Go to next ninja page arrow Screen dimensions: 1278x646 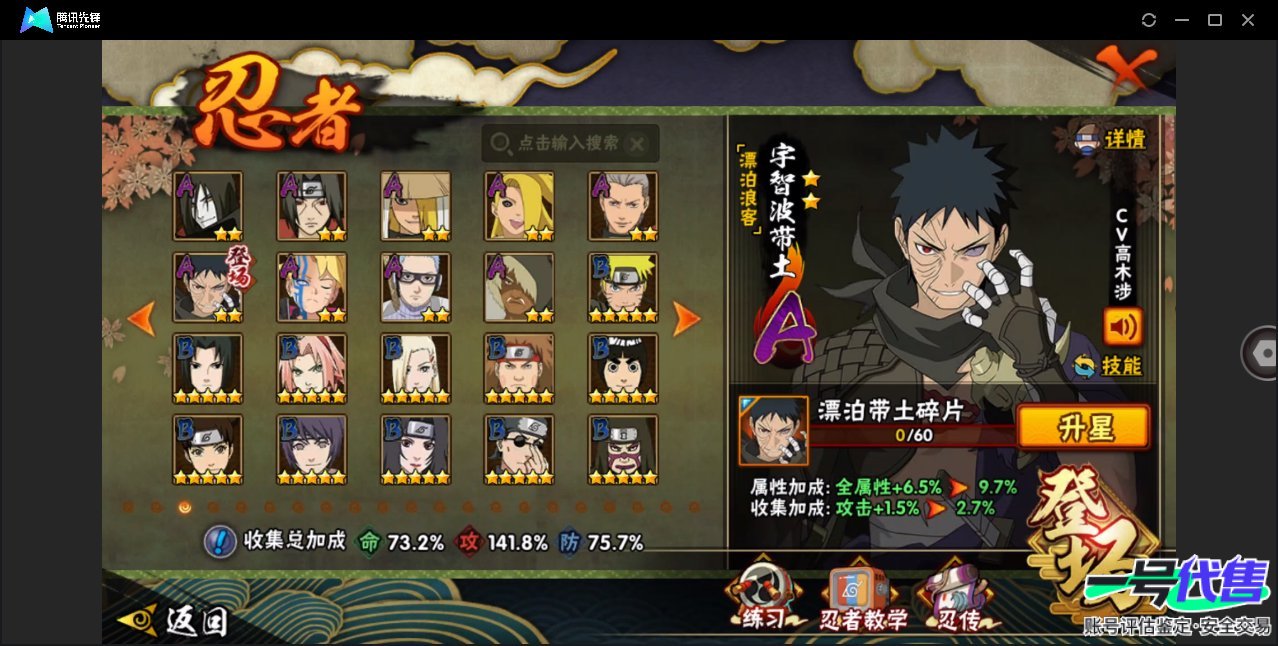[686, 319]
